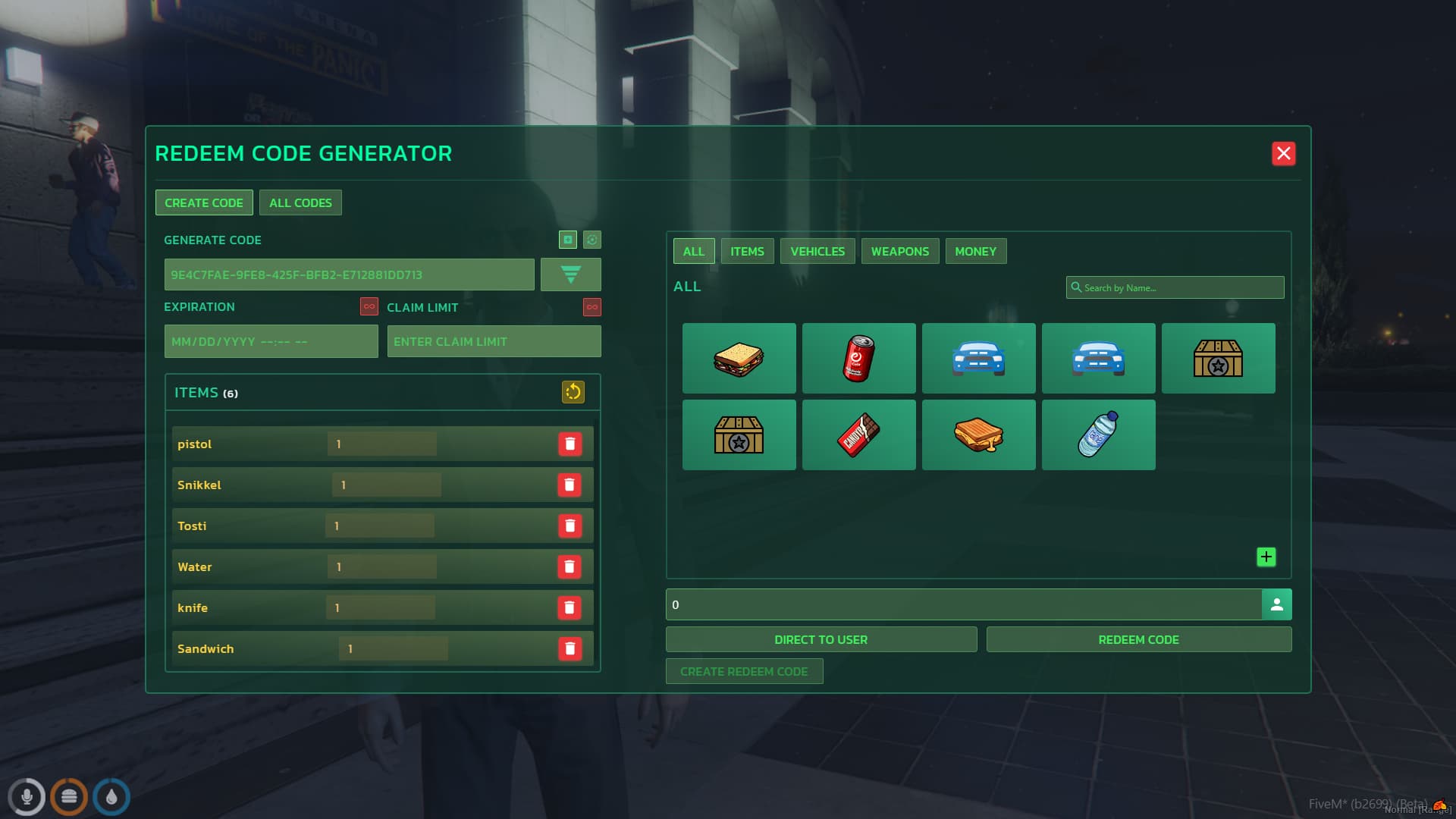The image size is (1456, 819).
Task: Remove the Sandwich row from items
Action: [570, 649]
